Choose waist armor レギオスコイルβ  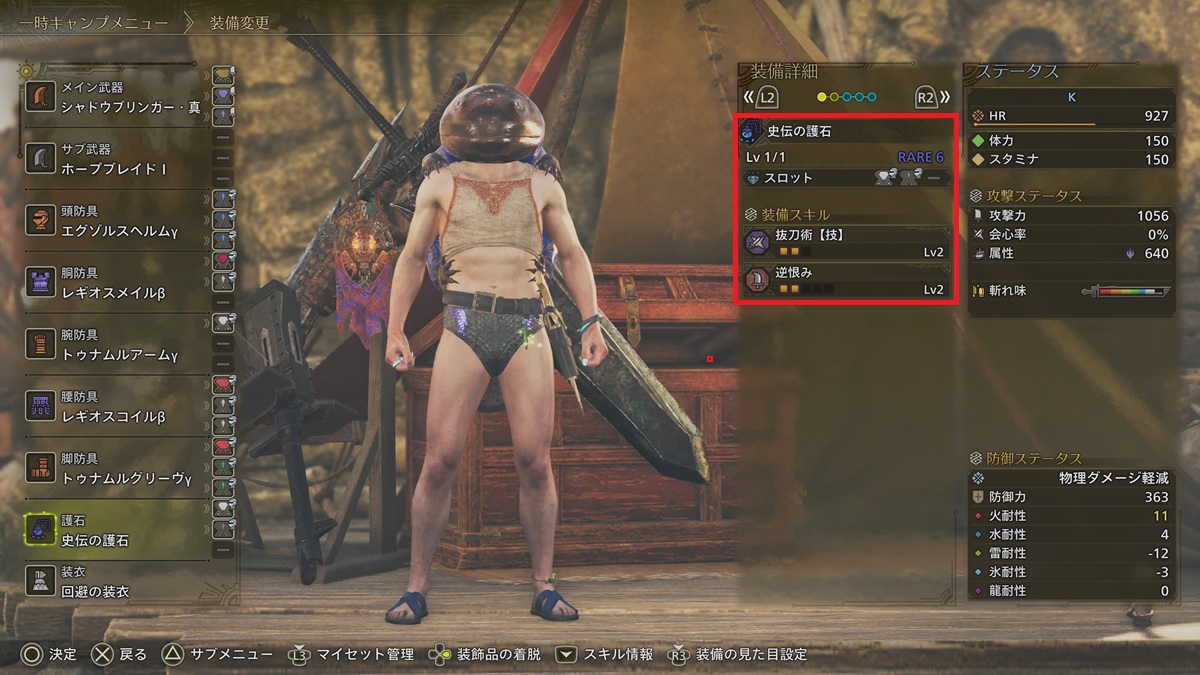click(115, 406)
